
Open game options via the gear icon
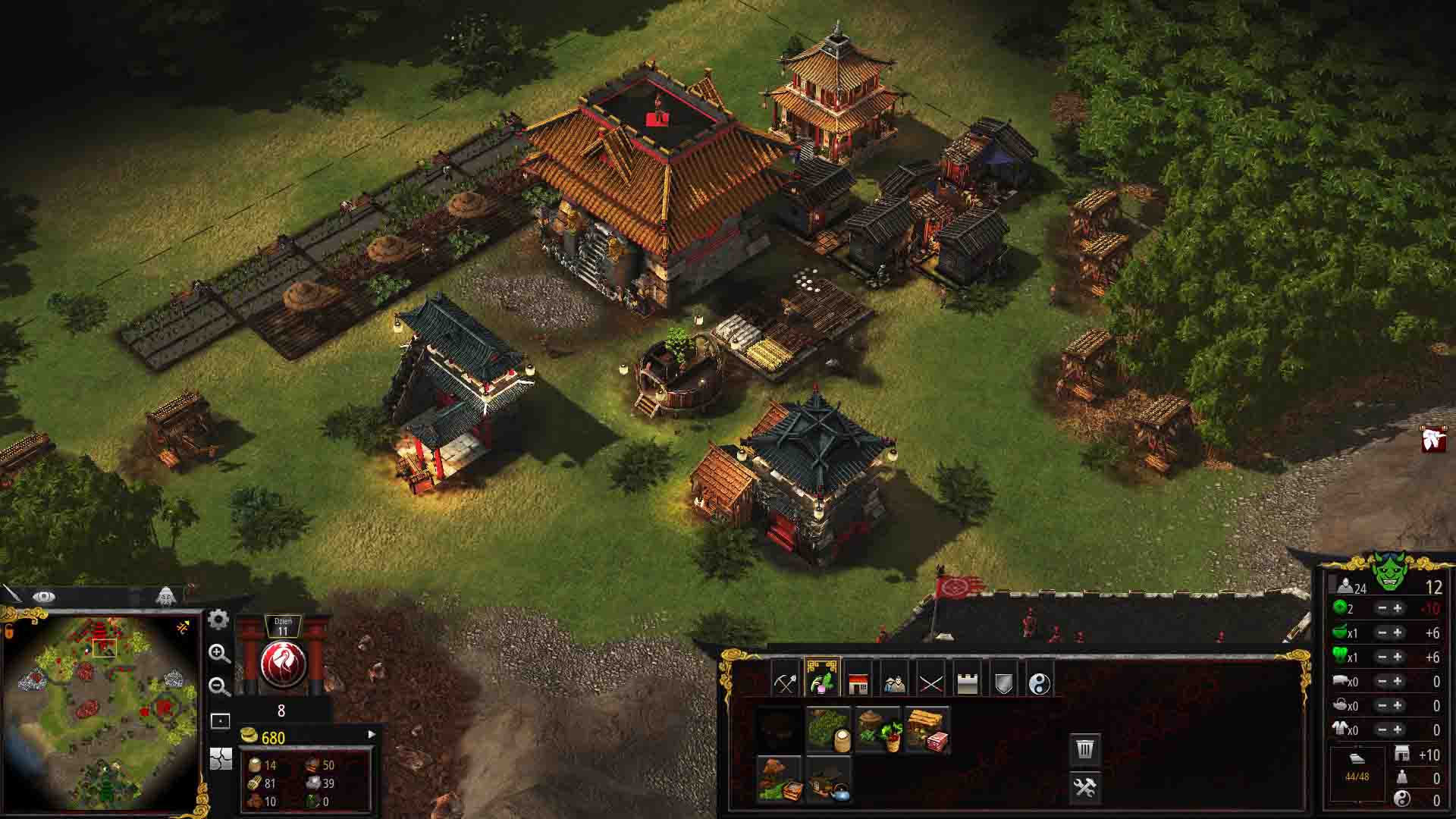[218, 620]
